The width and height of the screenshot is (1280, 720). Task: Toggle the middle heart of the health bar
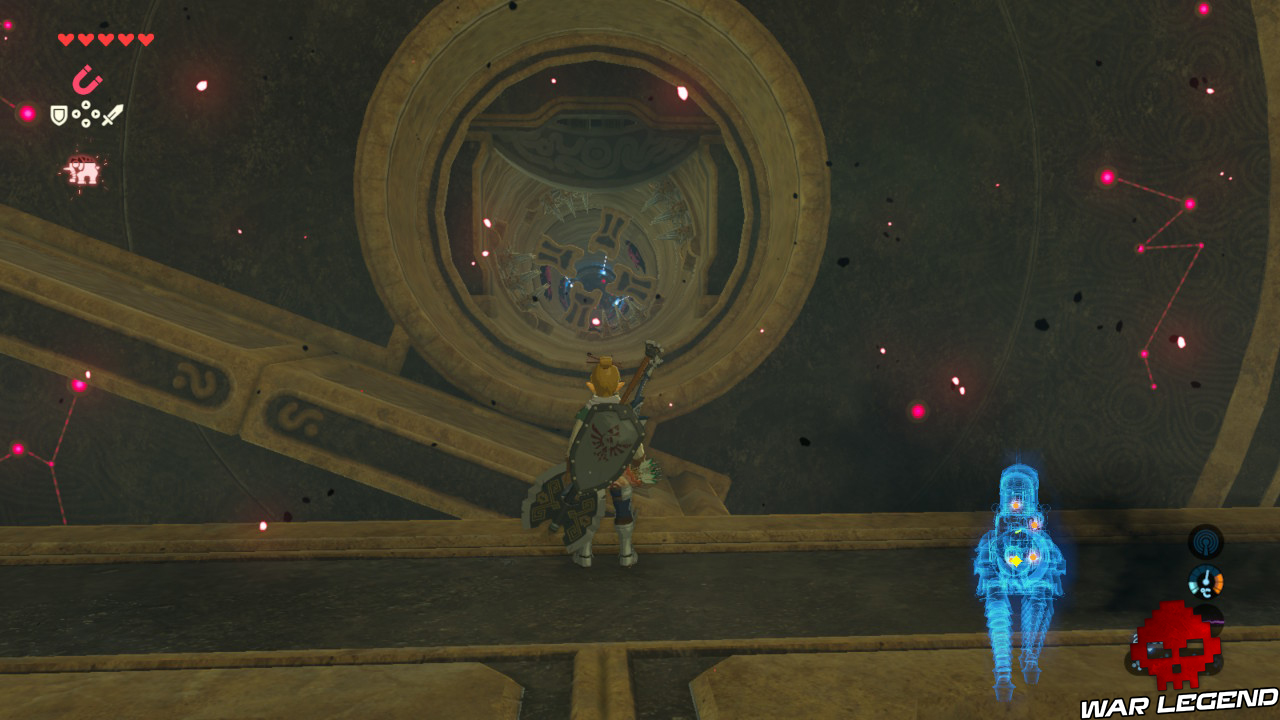pos(105,39)
